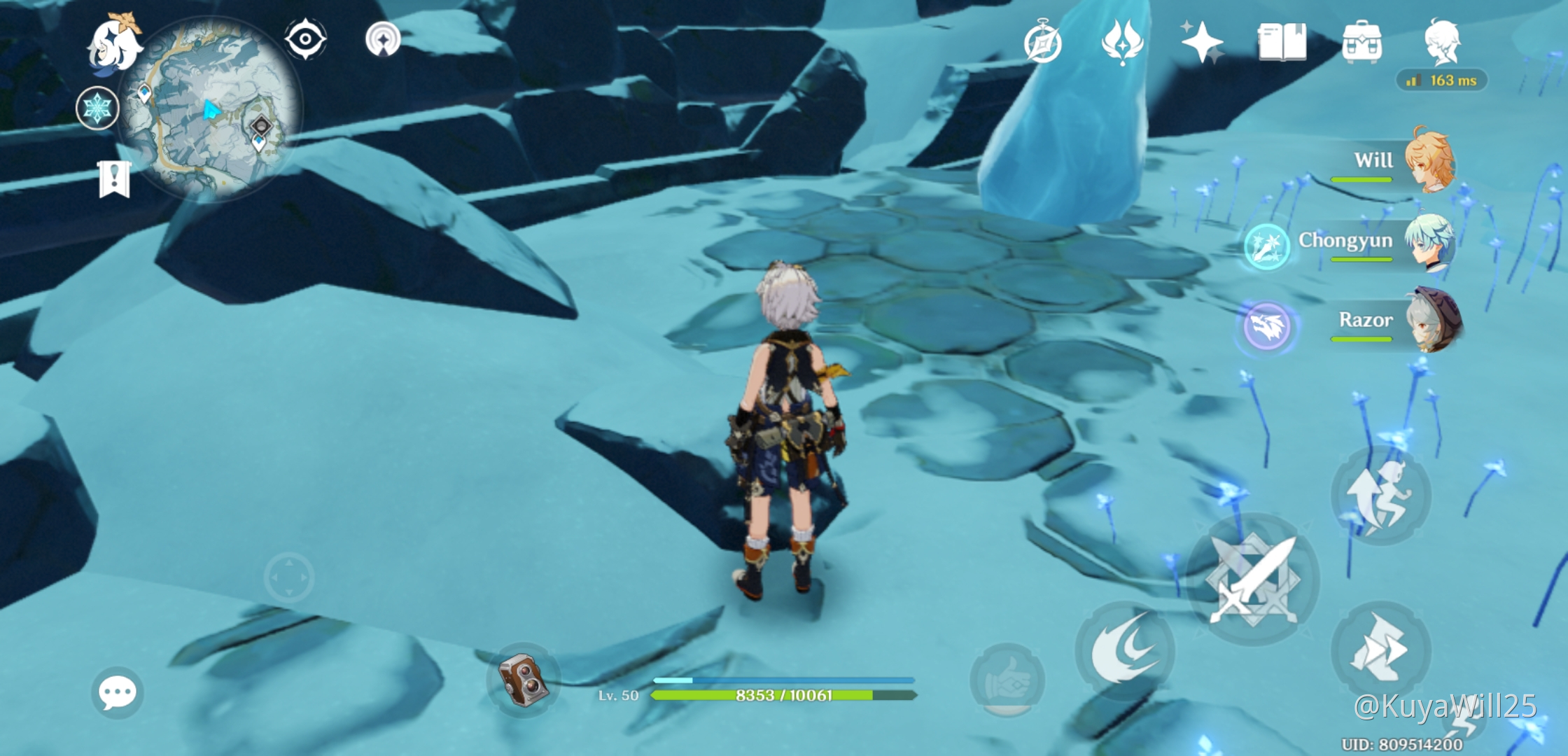The height and width of the screenshot is (756, 1568).
Task: Open the elemental sight eye icon
Action: click(304, 40)
